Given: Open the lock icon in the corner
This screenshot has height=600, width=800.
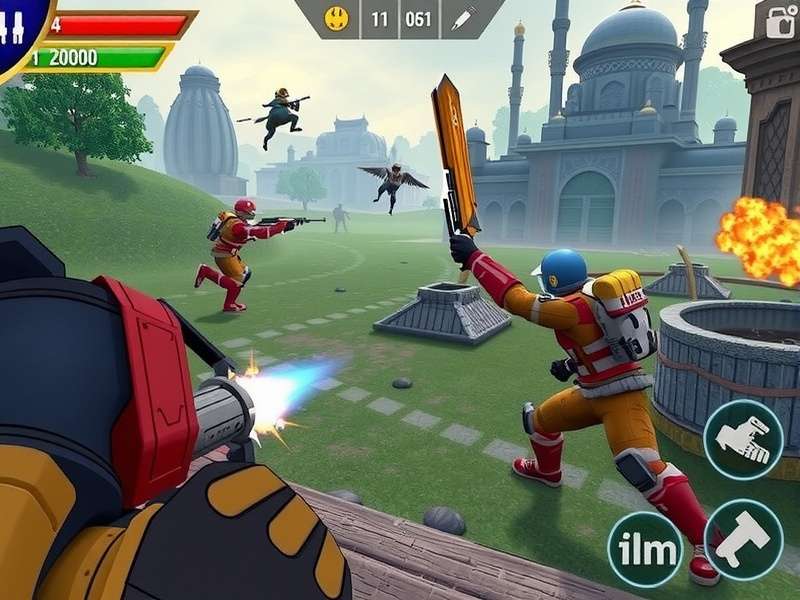Looking at the screenshot, I should [780, 20].
